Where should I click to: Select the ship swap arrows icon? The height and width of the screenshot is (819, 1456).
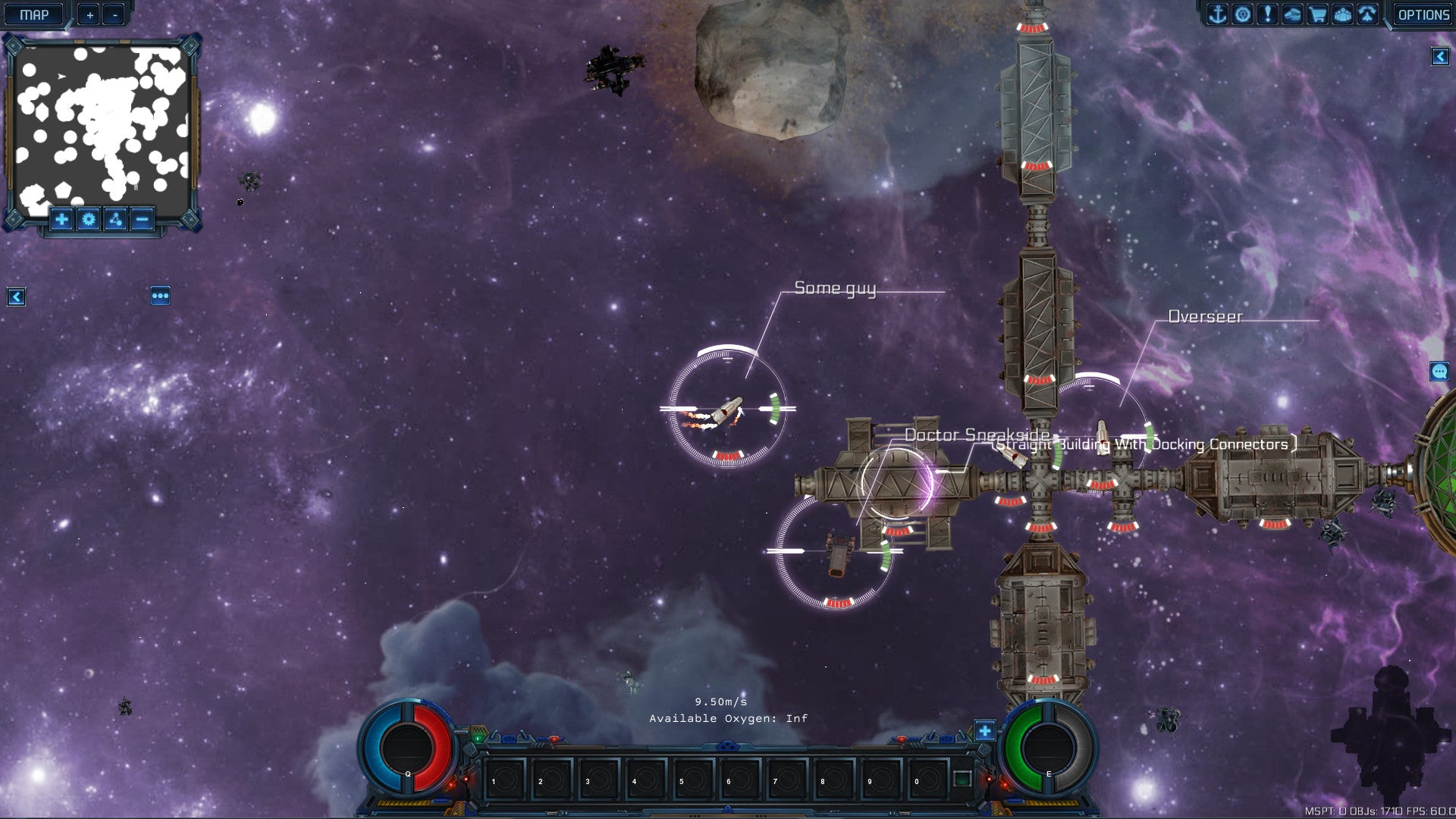point(1367,14)
